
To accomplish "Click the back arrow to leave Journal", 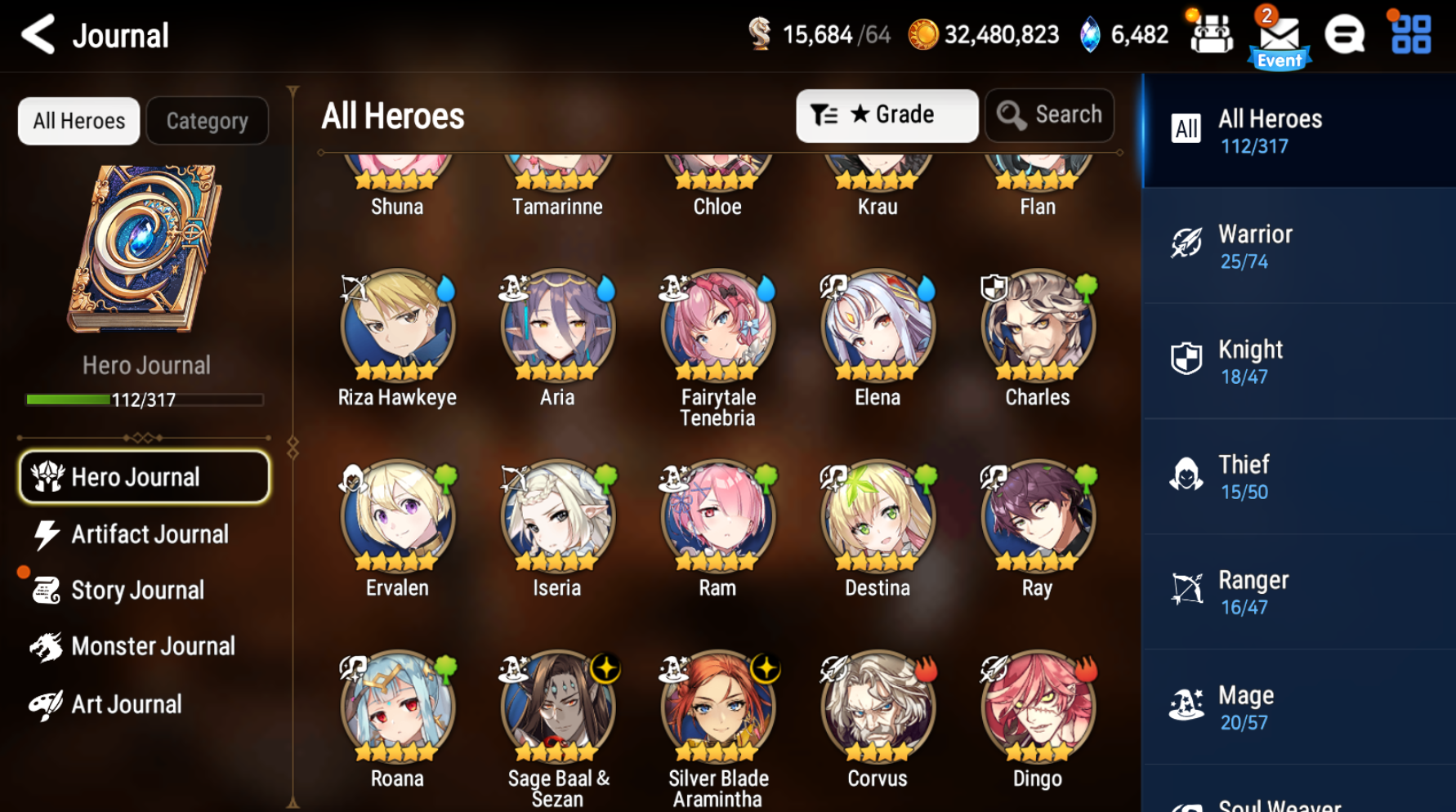I will coord(36,36).
